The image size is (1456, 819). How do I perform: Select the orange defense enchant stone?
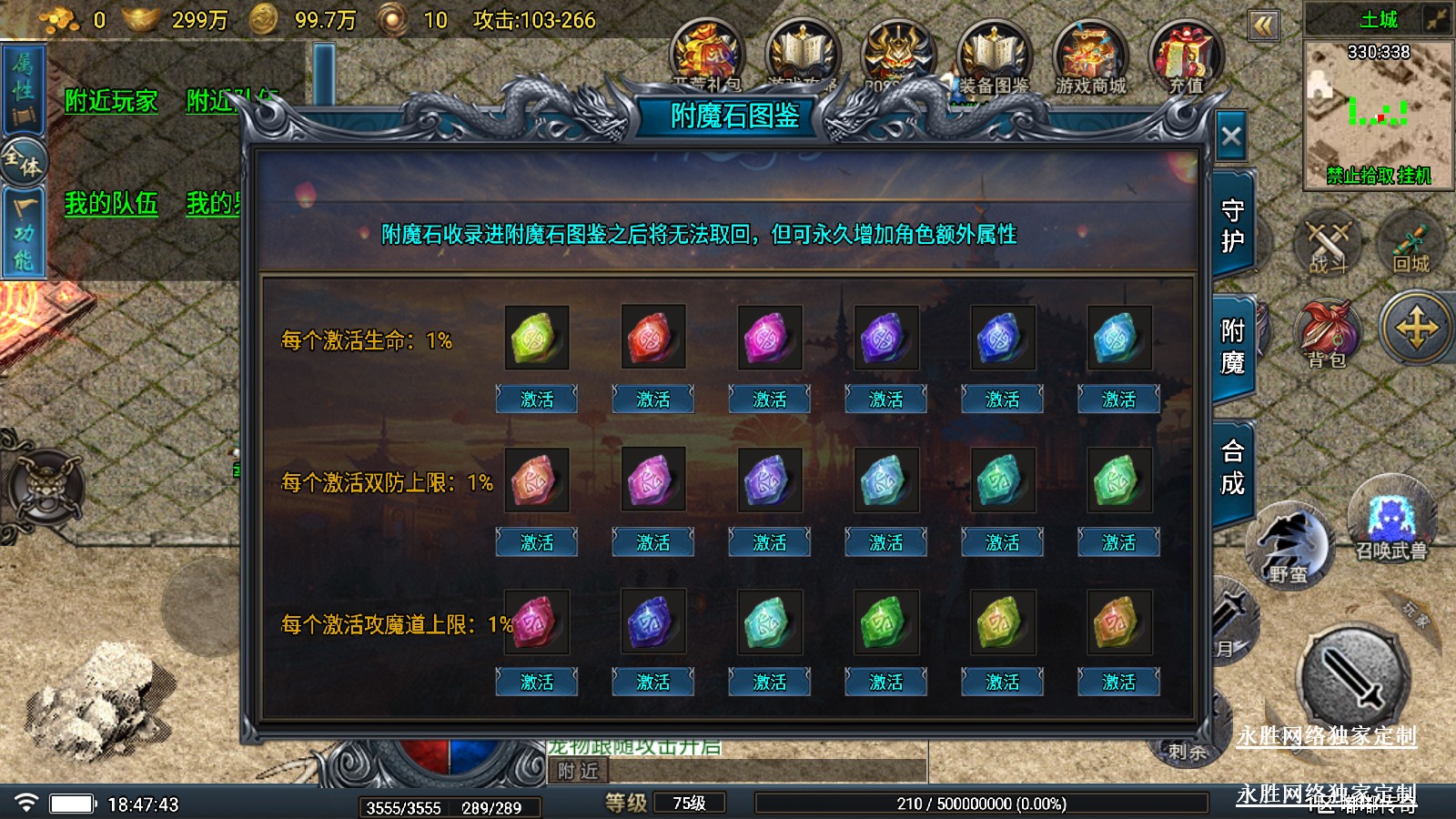point(536,480)
